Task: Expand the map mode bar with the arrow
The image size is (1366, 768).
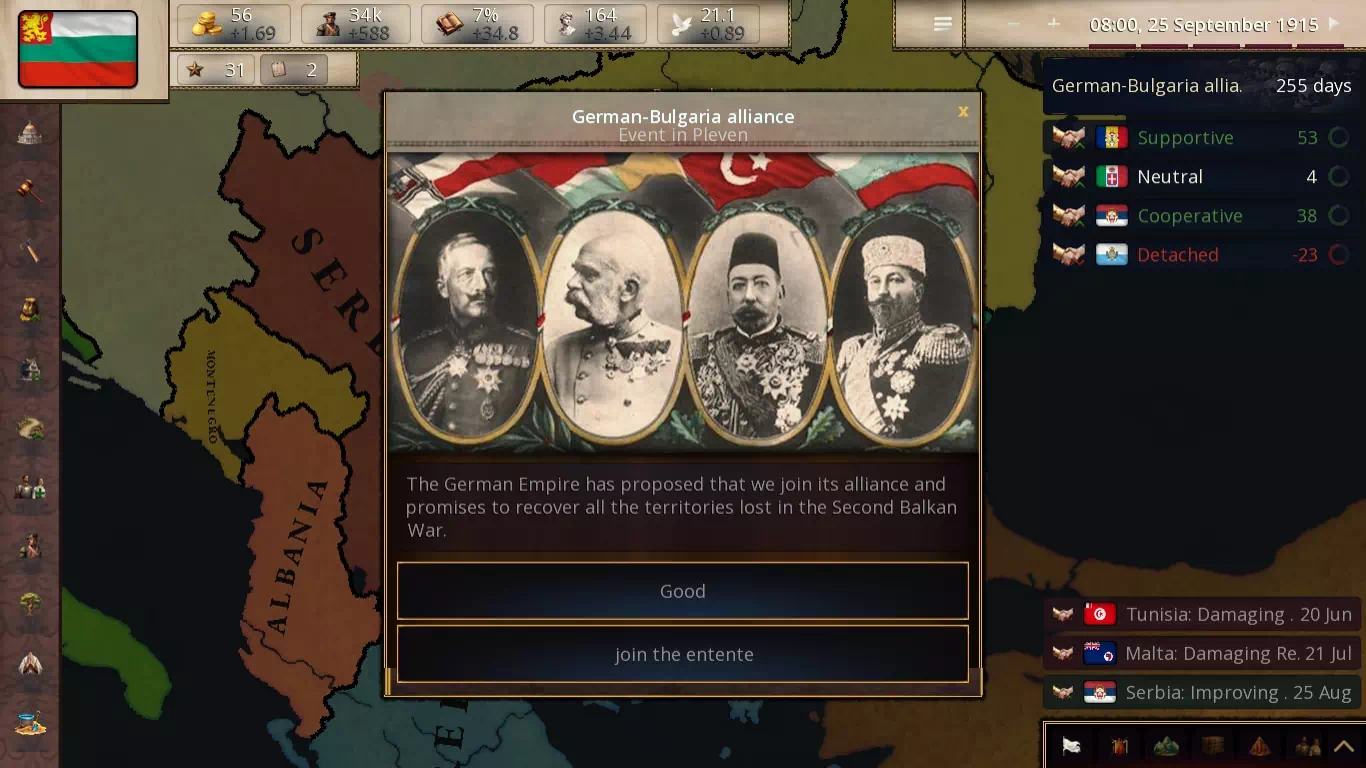Action: (1345, 746)
